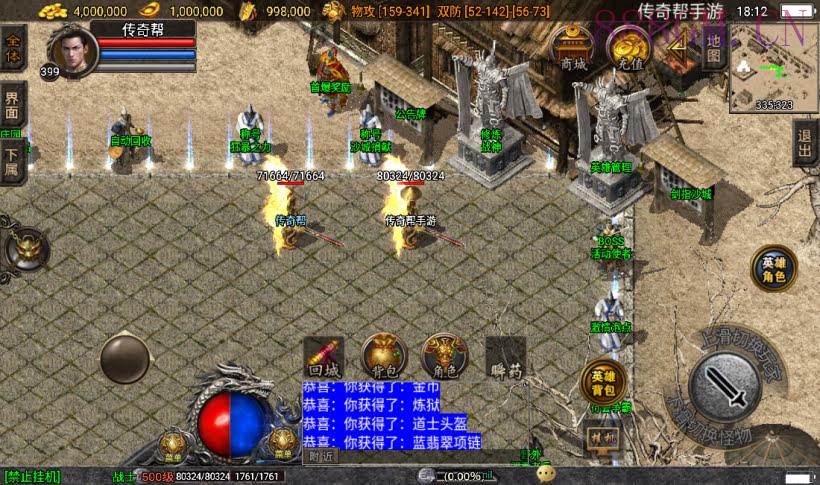
Task: Open the minimap in the corner
Action: point(772,72)
